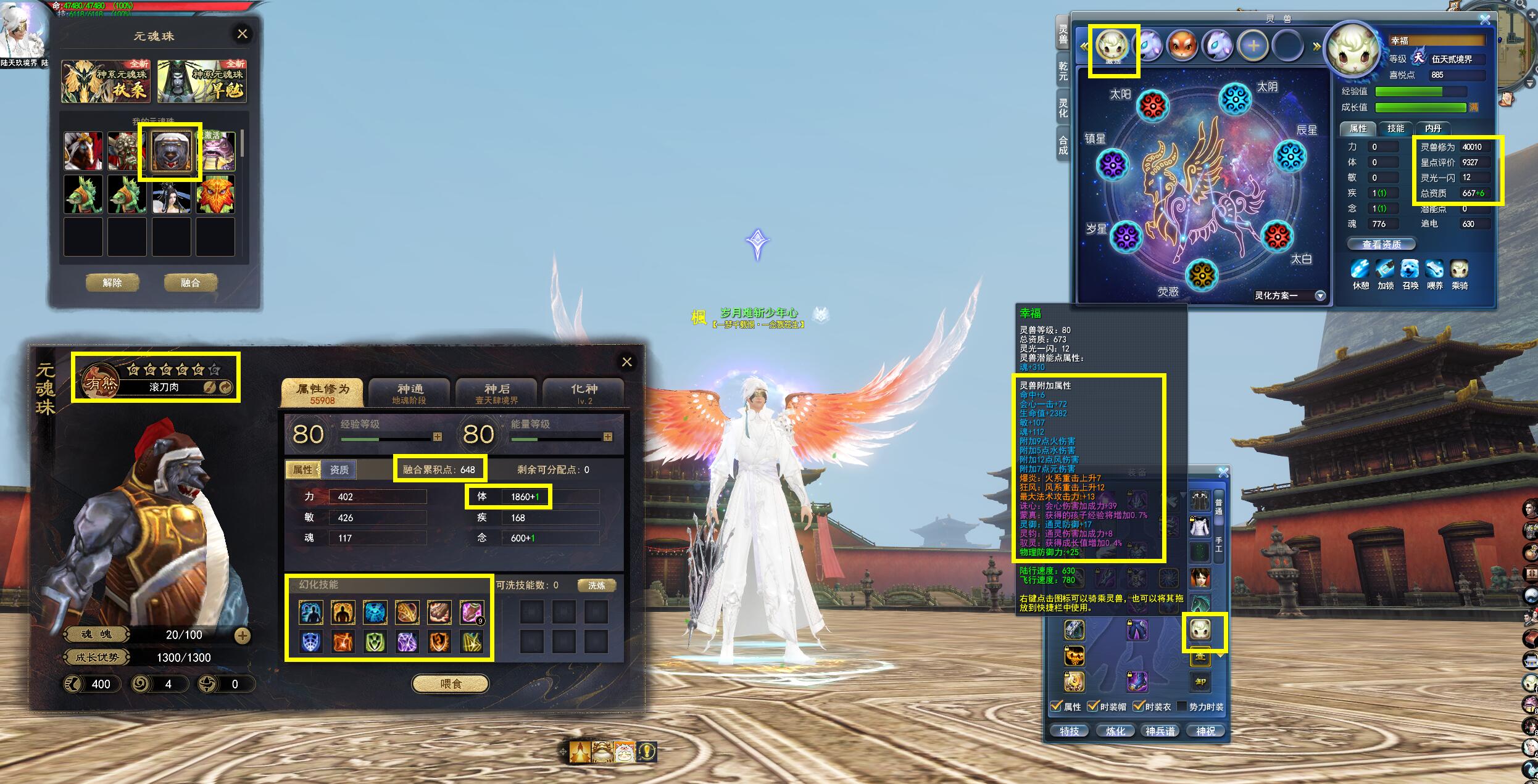
Task: Open the 神启 tab
Action: [497, 393]
